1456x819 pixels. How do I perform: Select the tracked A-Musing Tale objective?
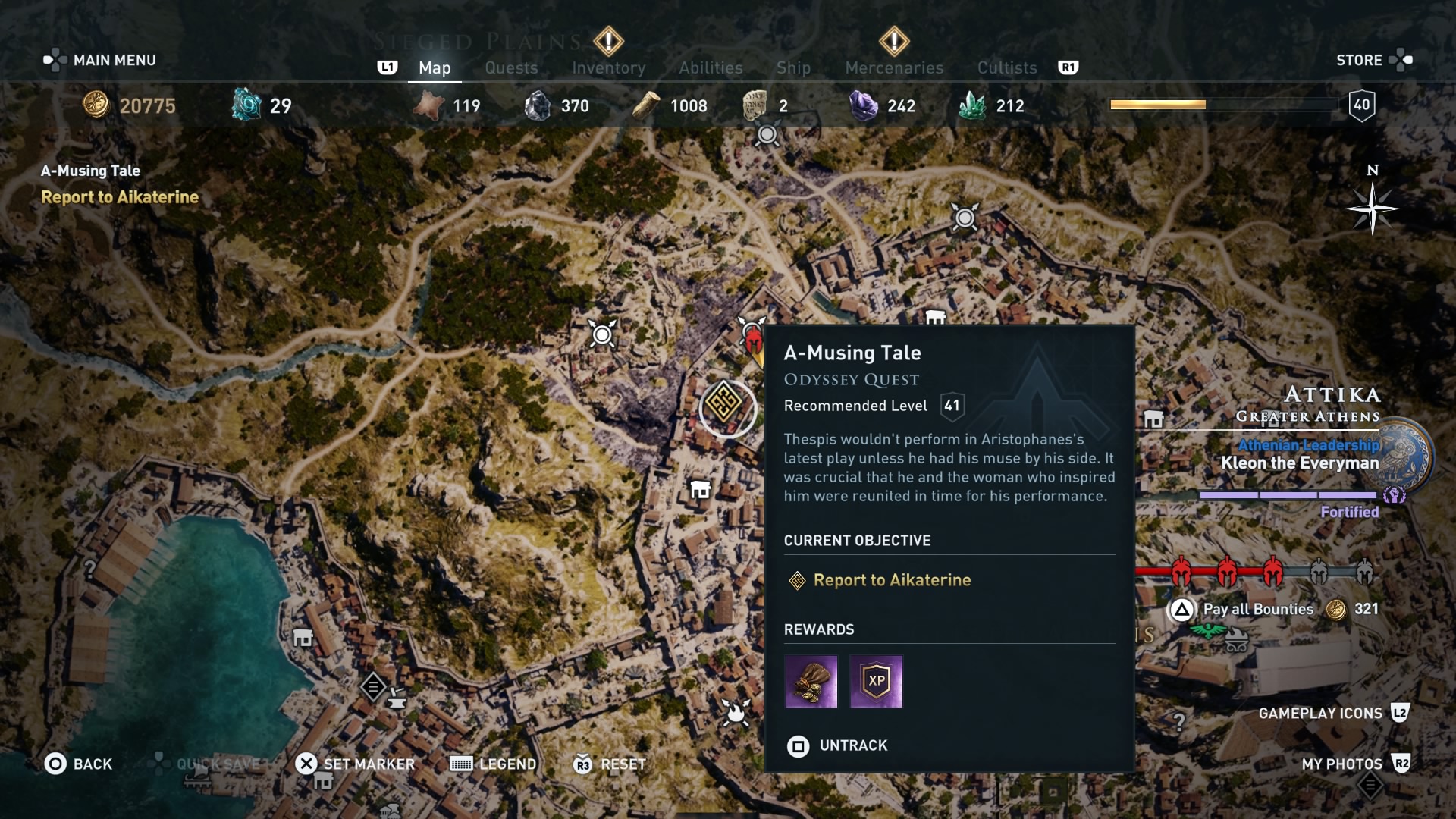[119, 196]
